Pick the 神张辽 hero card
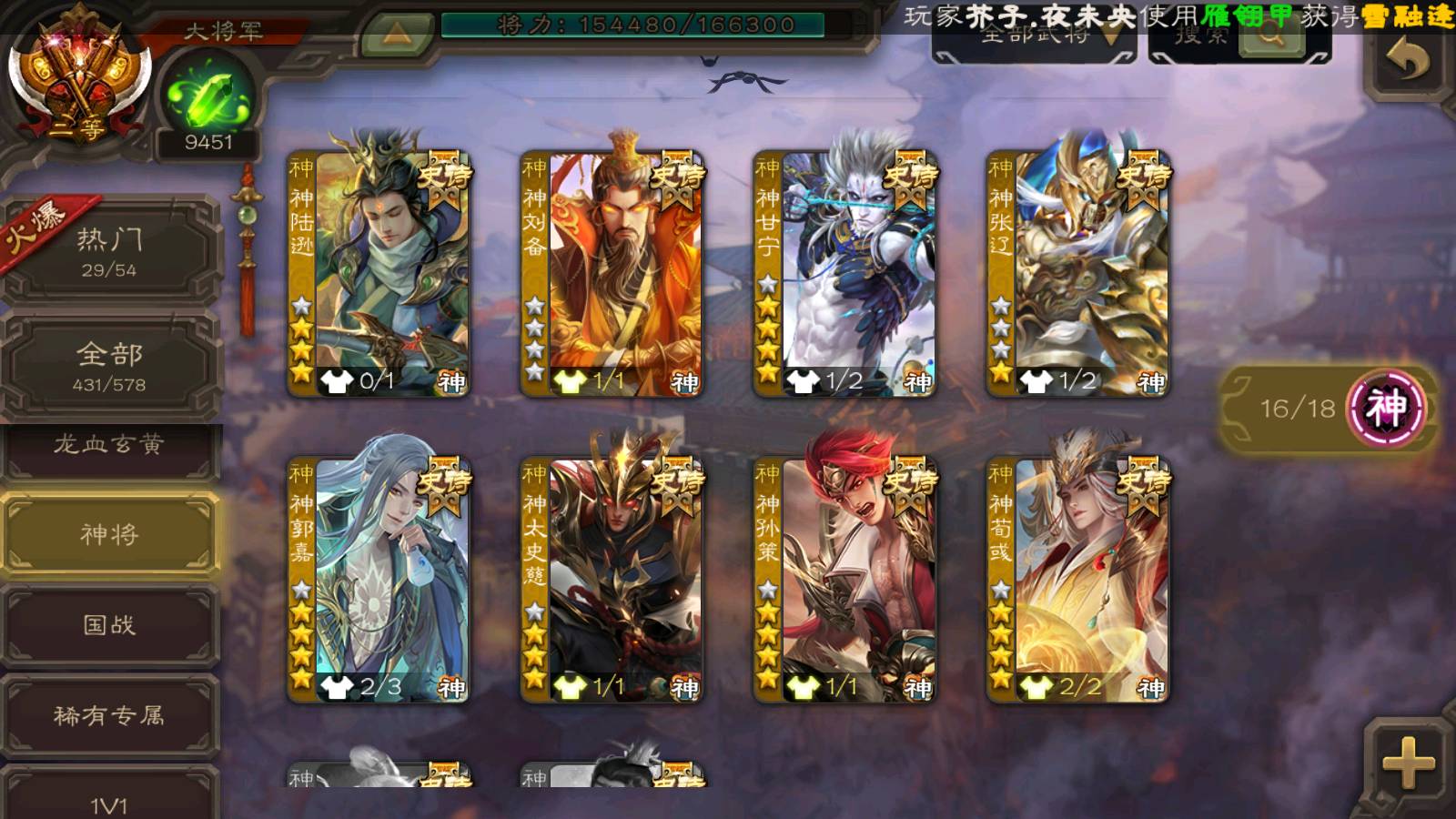 (1077, 273)
